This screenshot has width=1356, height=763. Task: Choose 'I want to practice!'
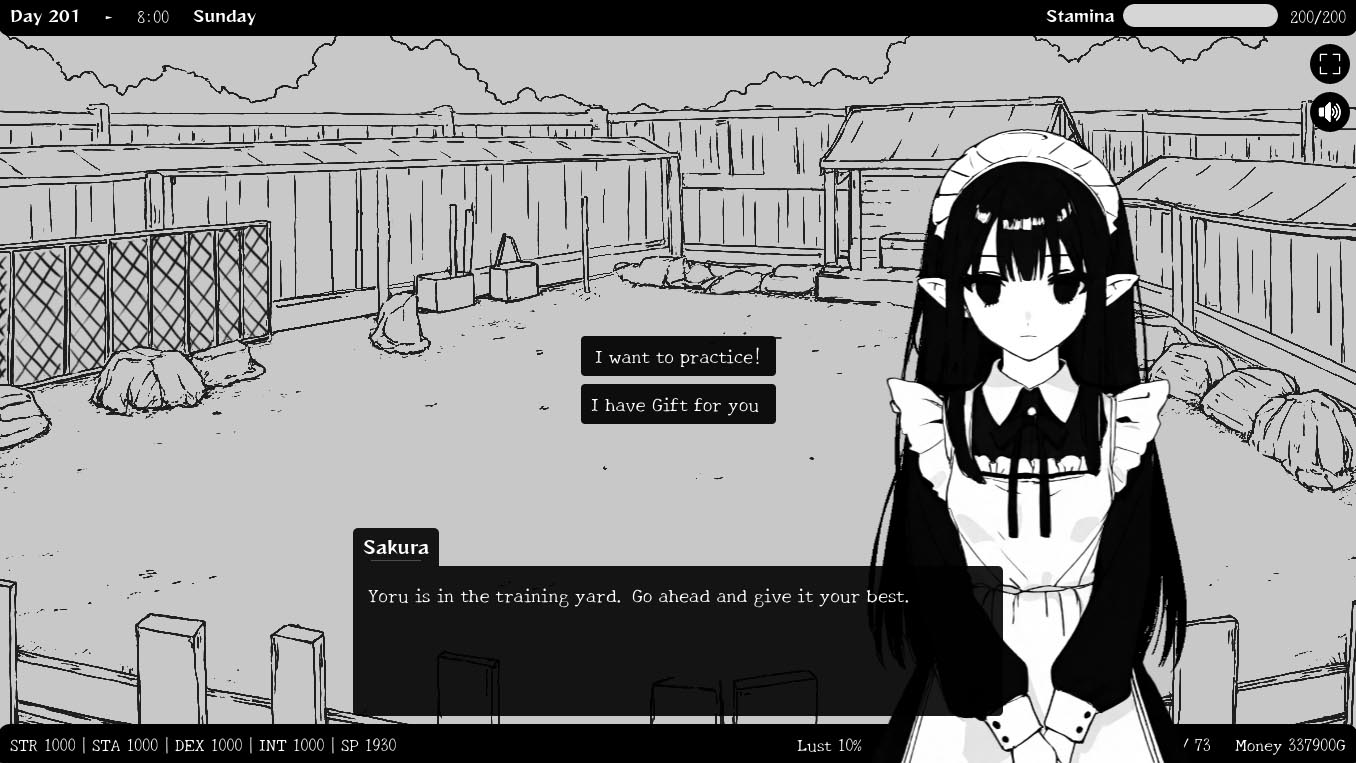click(678, 355)
